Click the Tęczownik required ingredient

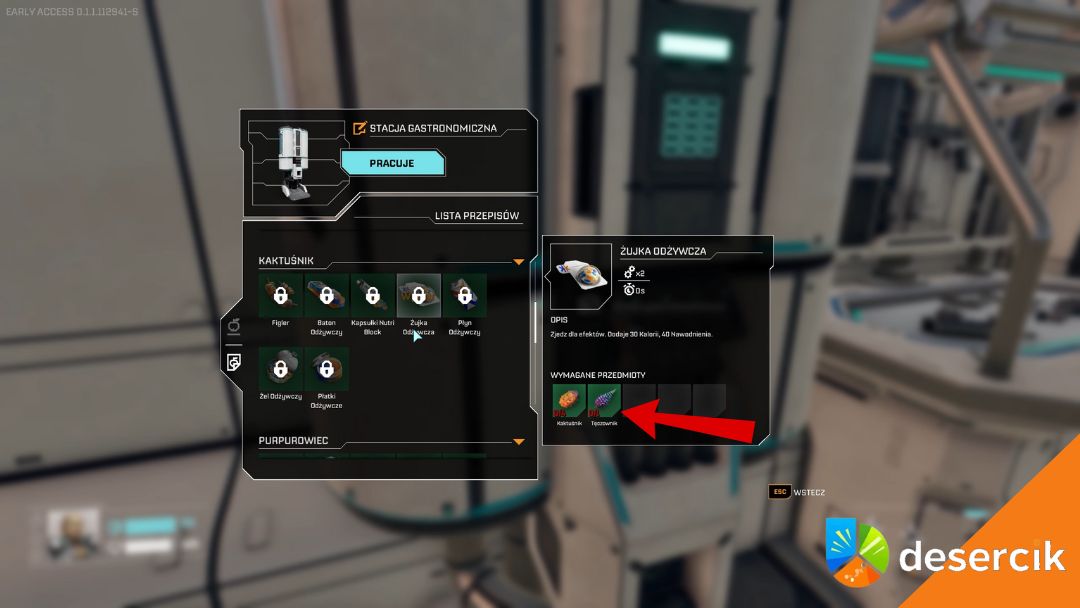coord(604,401)
